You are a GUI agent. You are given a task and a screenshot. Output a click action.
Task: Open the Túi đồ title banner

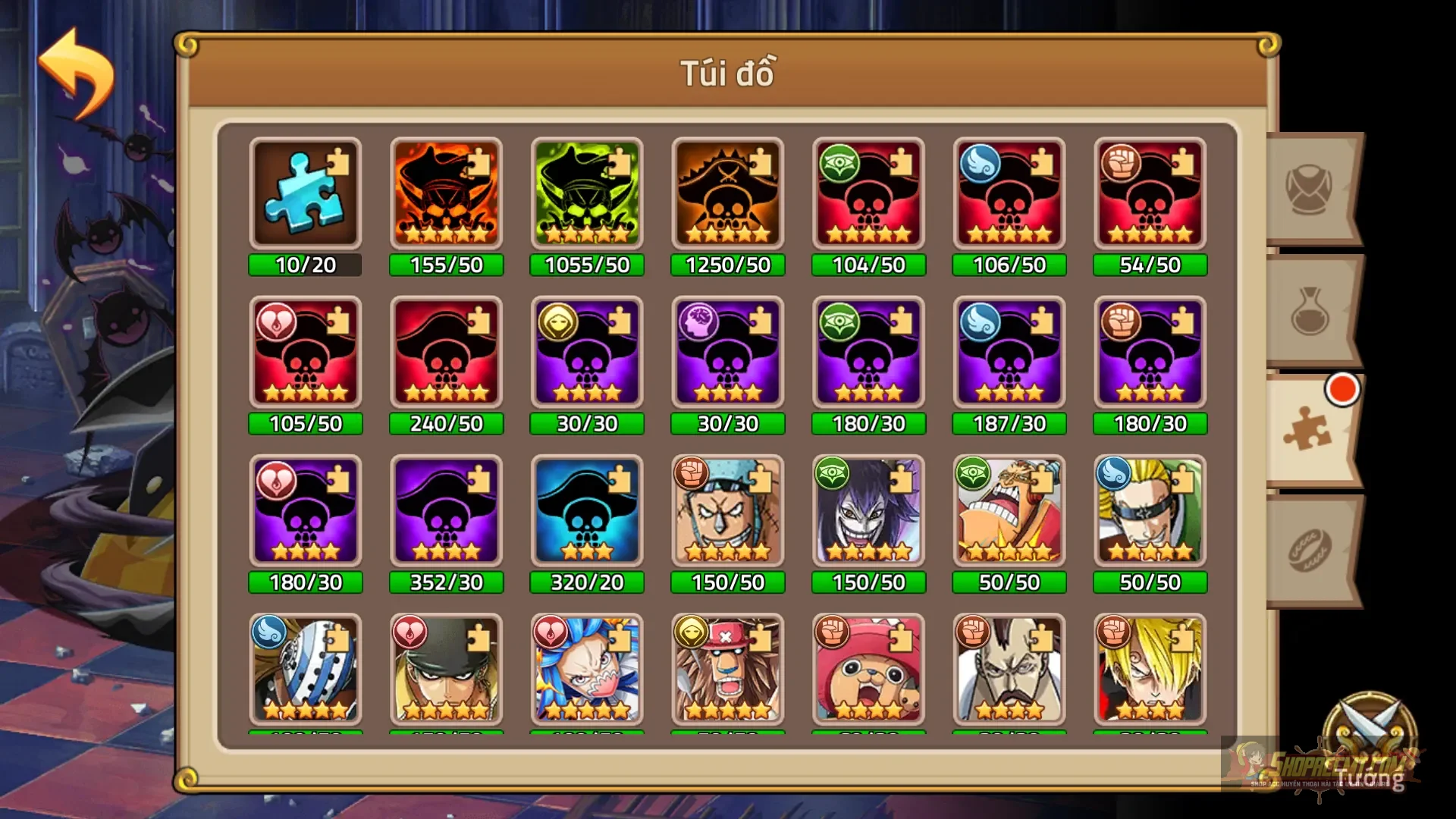pyautogui.click(x=728, y=72)
